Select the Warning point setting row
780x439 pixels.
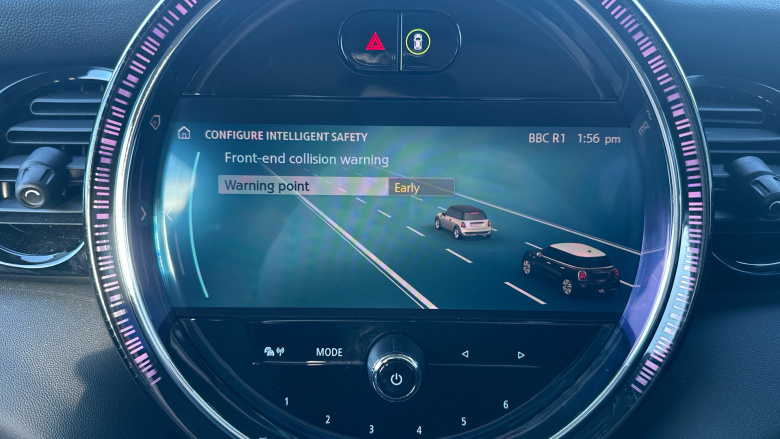point(300,186)
